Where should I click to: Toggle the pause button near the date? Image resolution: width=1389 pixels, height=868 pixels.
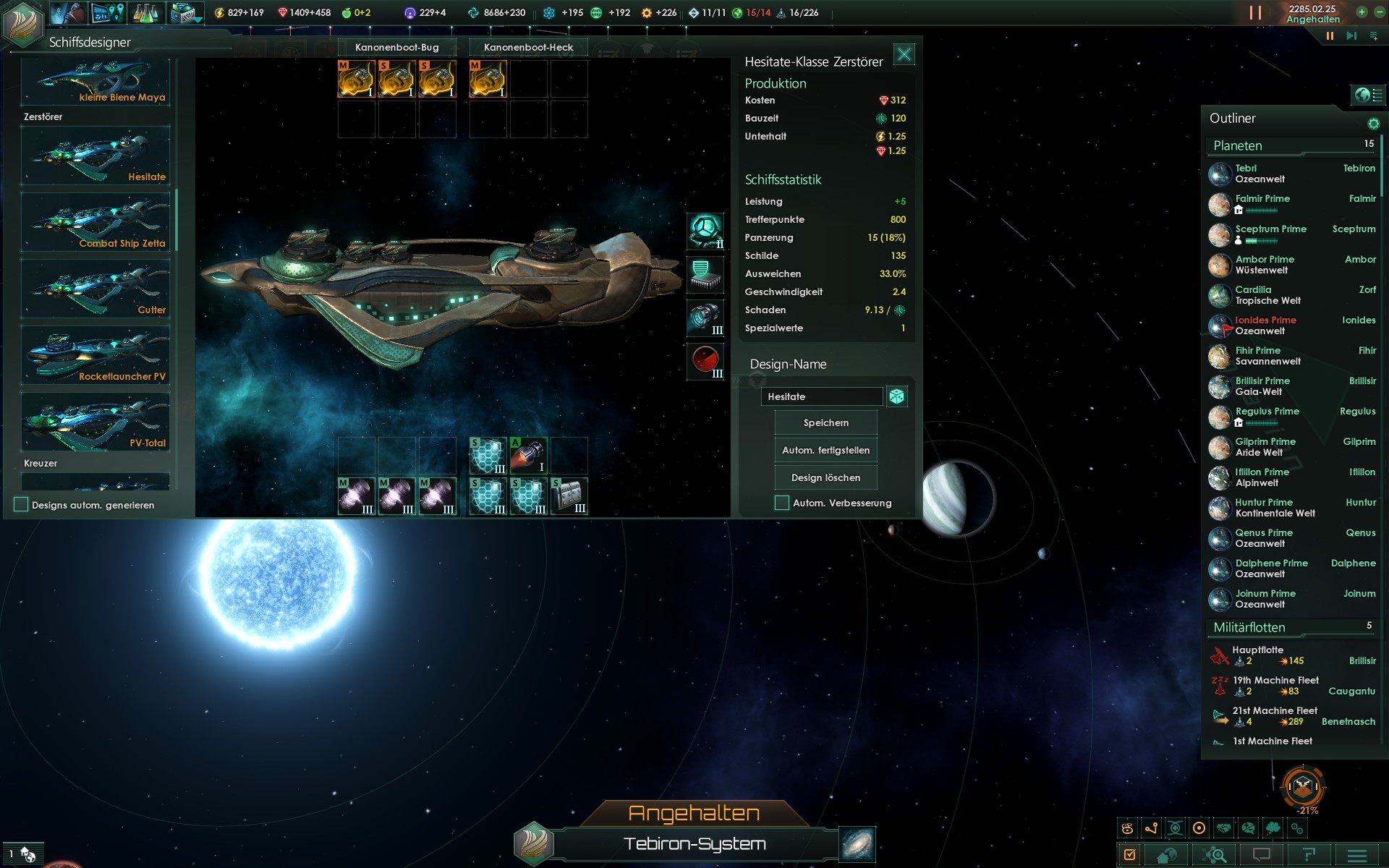point(1330,35)
